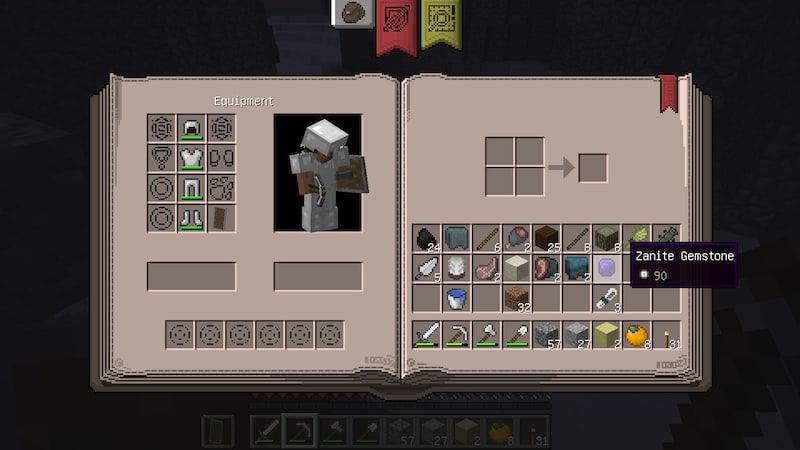
Task: Open the red sword-and-bow banner tab
Action: click(x=397, y=22)
